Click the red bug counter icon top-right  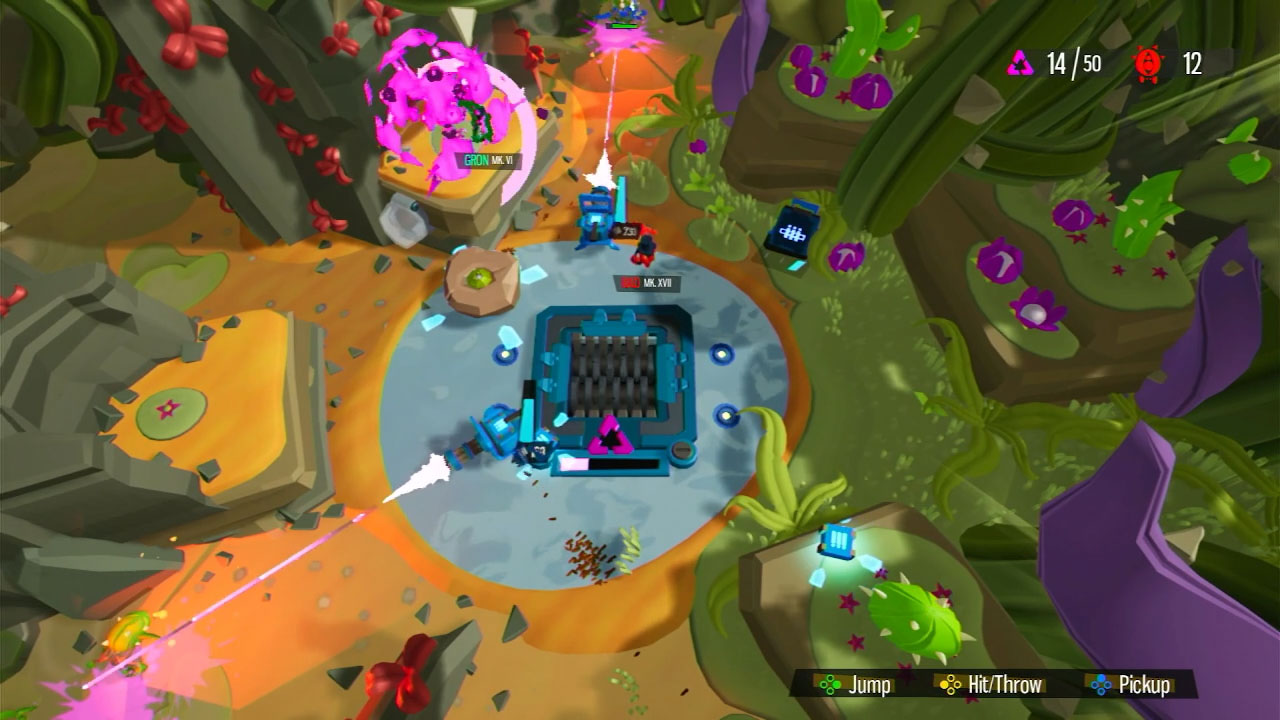[1148, 62]
